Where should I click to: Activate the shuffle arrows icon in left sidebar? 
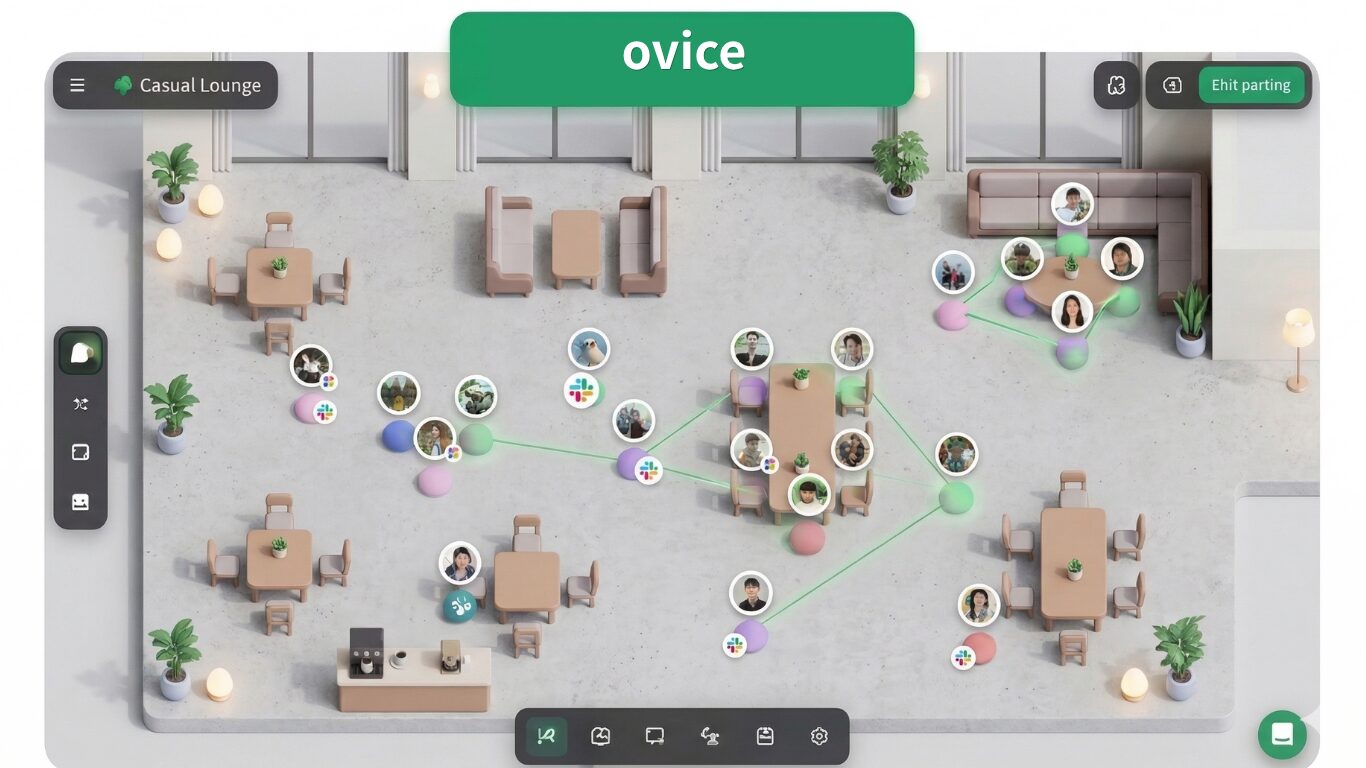(81, 404)
